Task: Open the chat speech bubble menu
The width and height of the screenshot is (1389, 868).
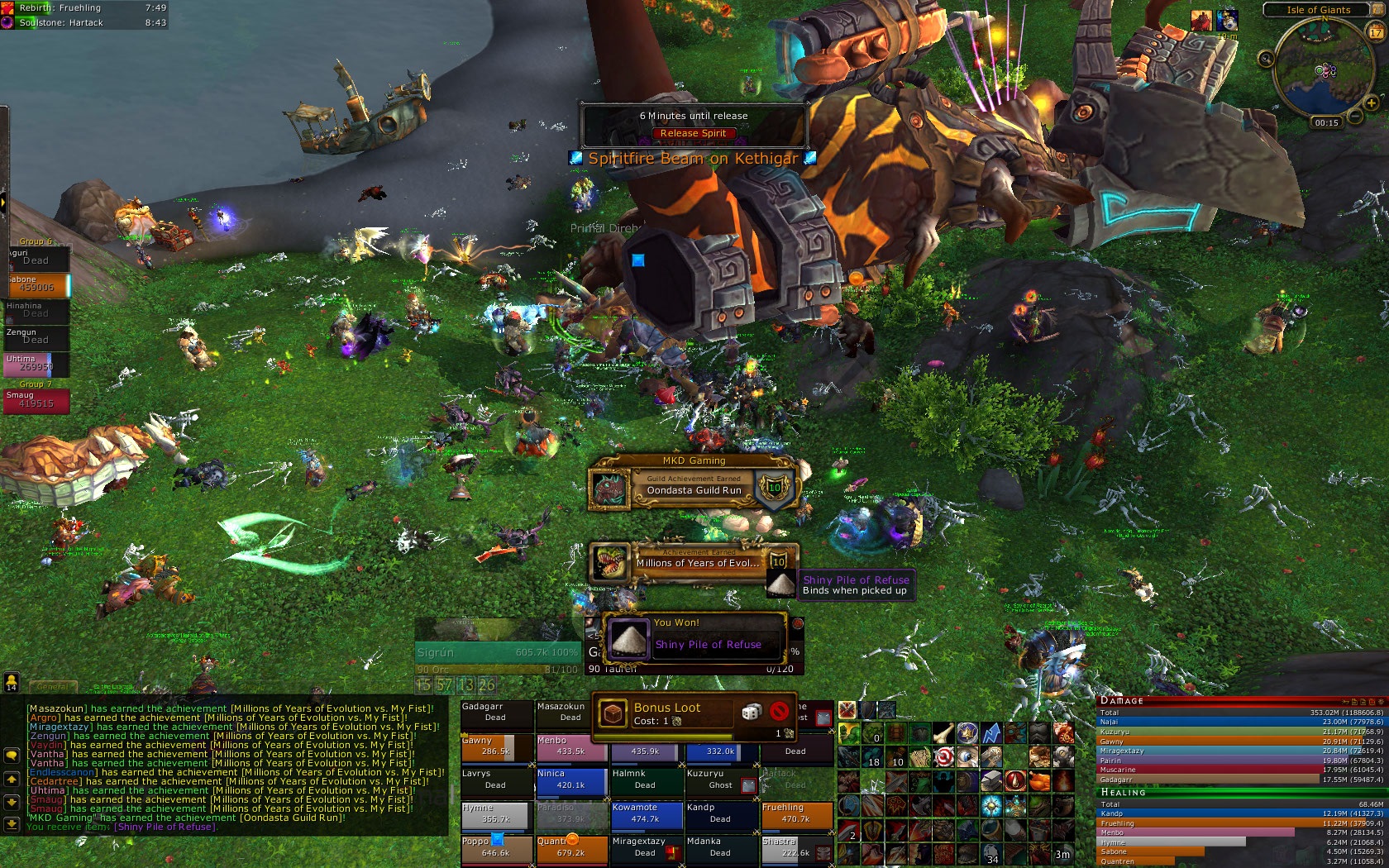Action: pos(12,756)
